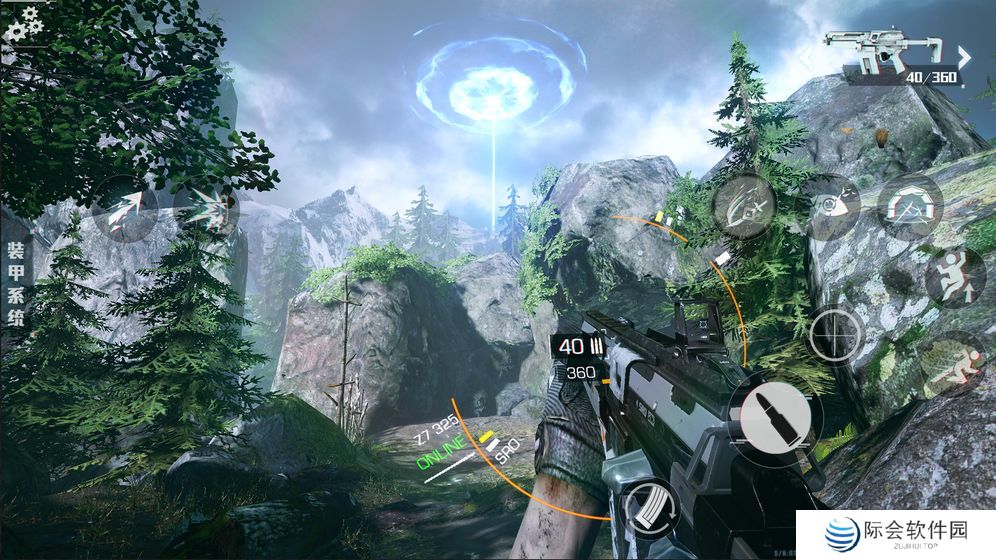This screenshot has width=996, height=560.
Task: Fire the weapon with the bullet button
Action: pyautogui.click(x=775, y=418)
